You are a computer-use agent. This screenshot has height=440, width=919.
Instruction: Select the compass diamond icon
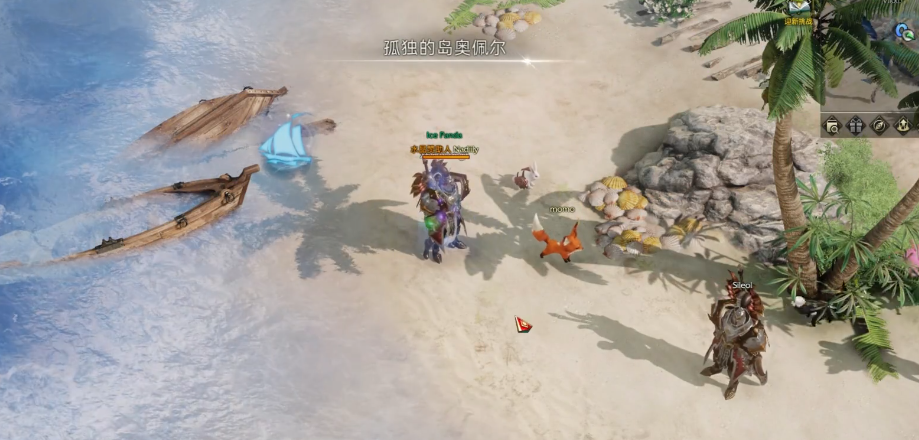click(879, 125)
